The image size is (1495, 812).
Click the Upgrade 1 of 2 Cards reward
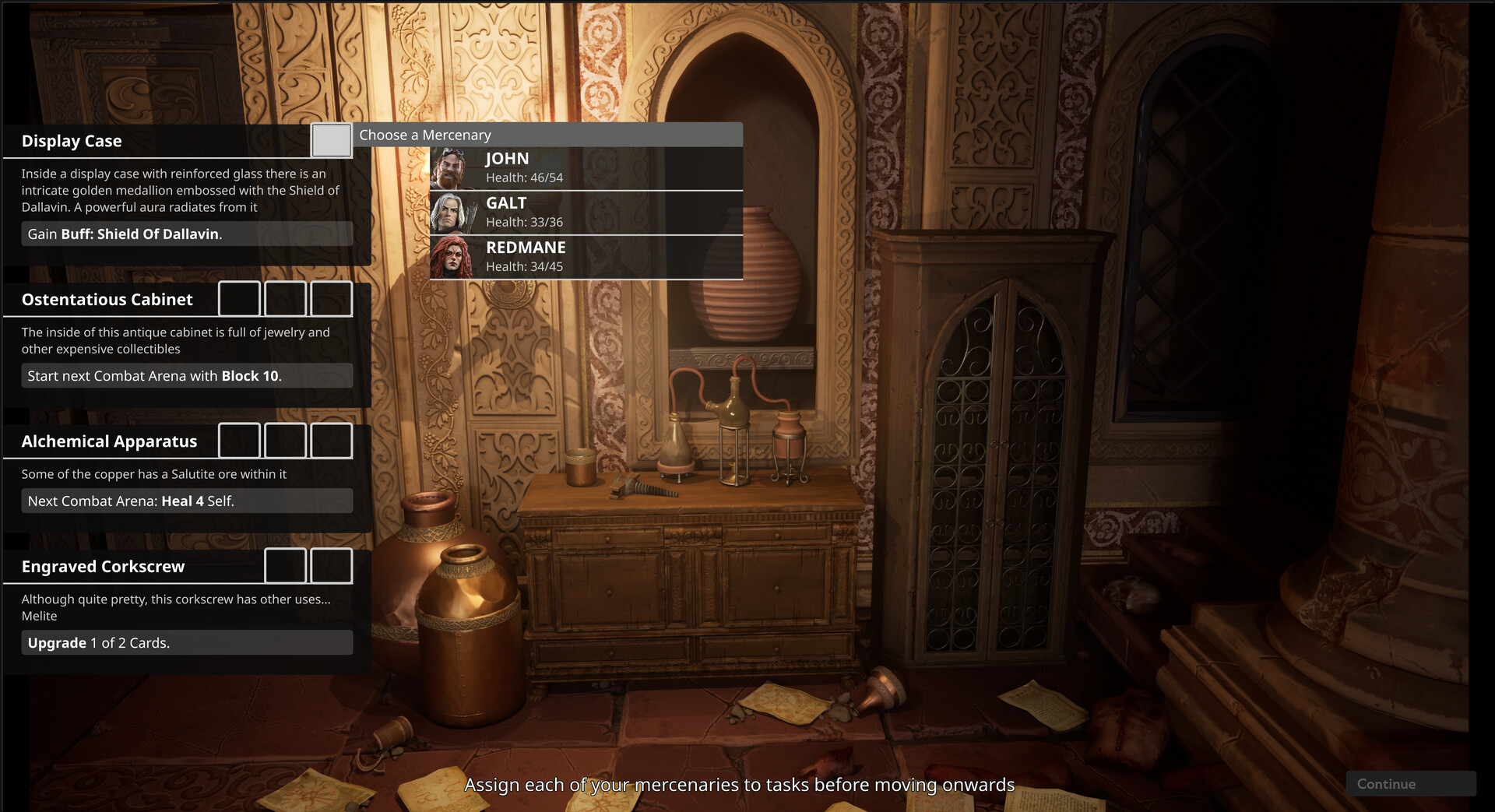[185, 642]
